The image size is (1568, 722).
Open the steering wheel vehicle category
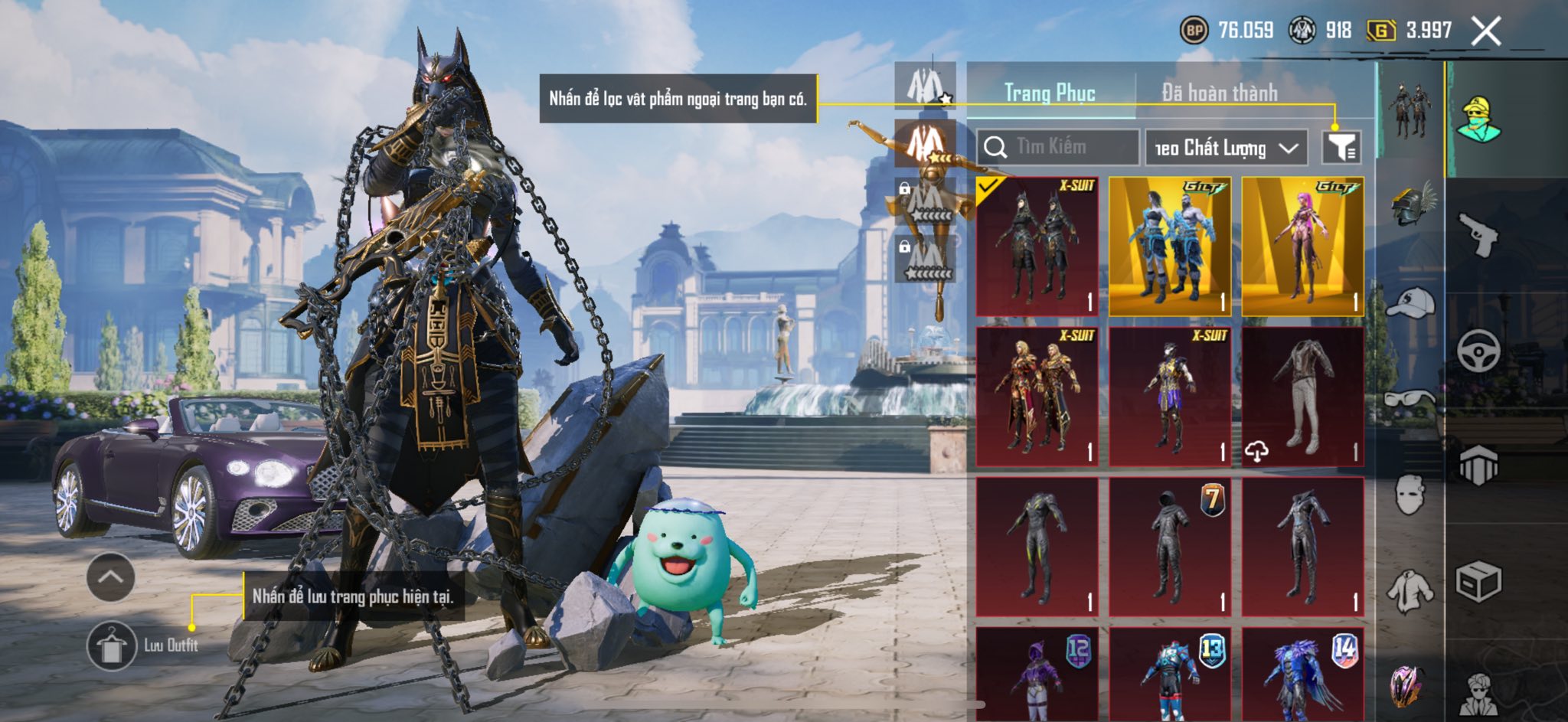[1477, 351]
